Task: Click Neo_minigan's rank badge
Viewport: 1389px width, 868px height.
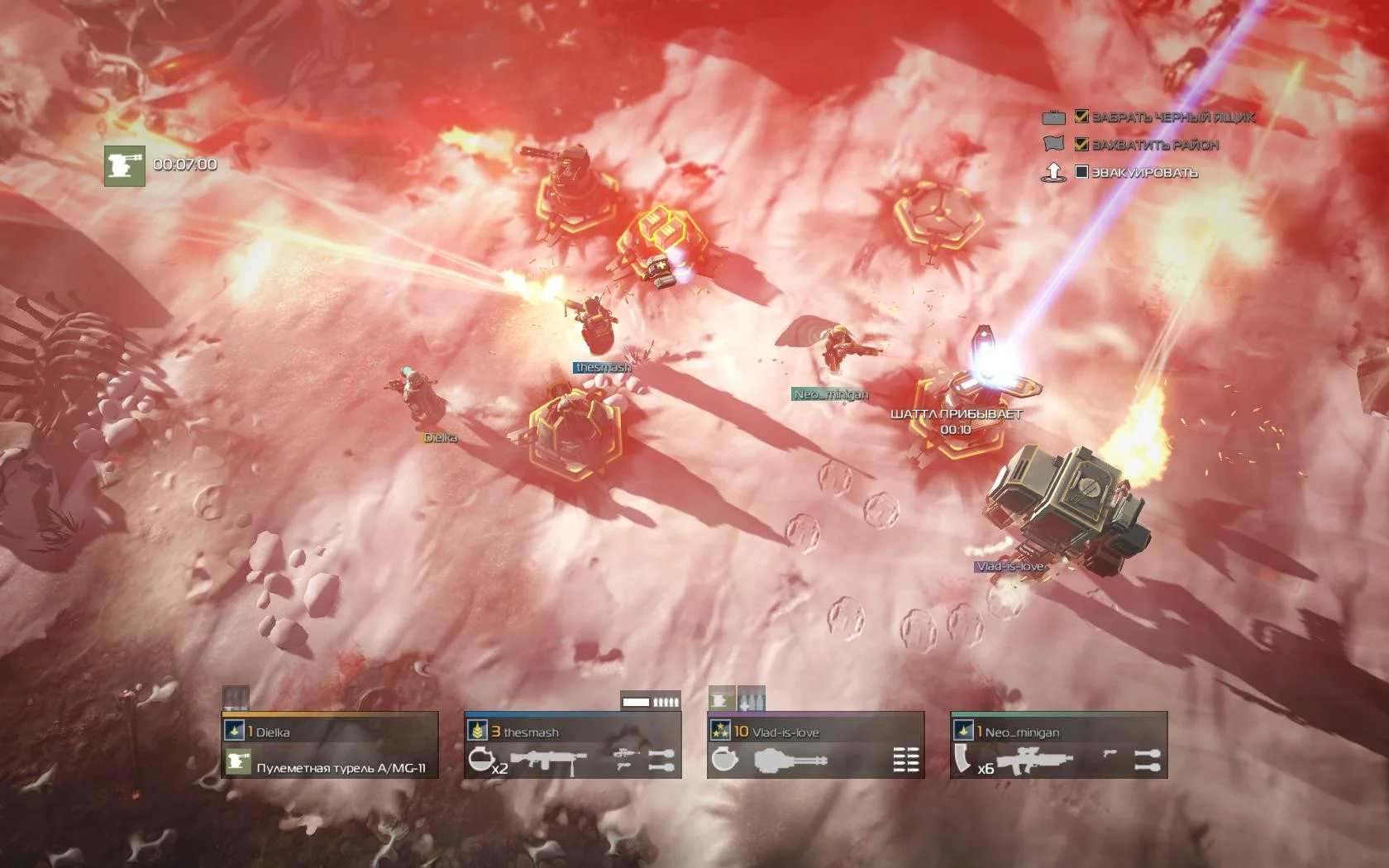Action: point(963,731)
